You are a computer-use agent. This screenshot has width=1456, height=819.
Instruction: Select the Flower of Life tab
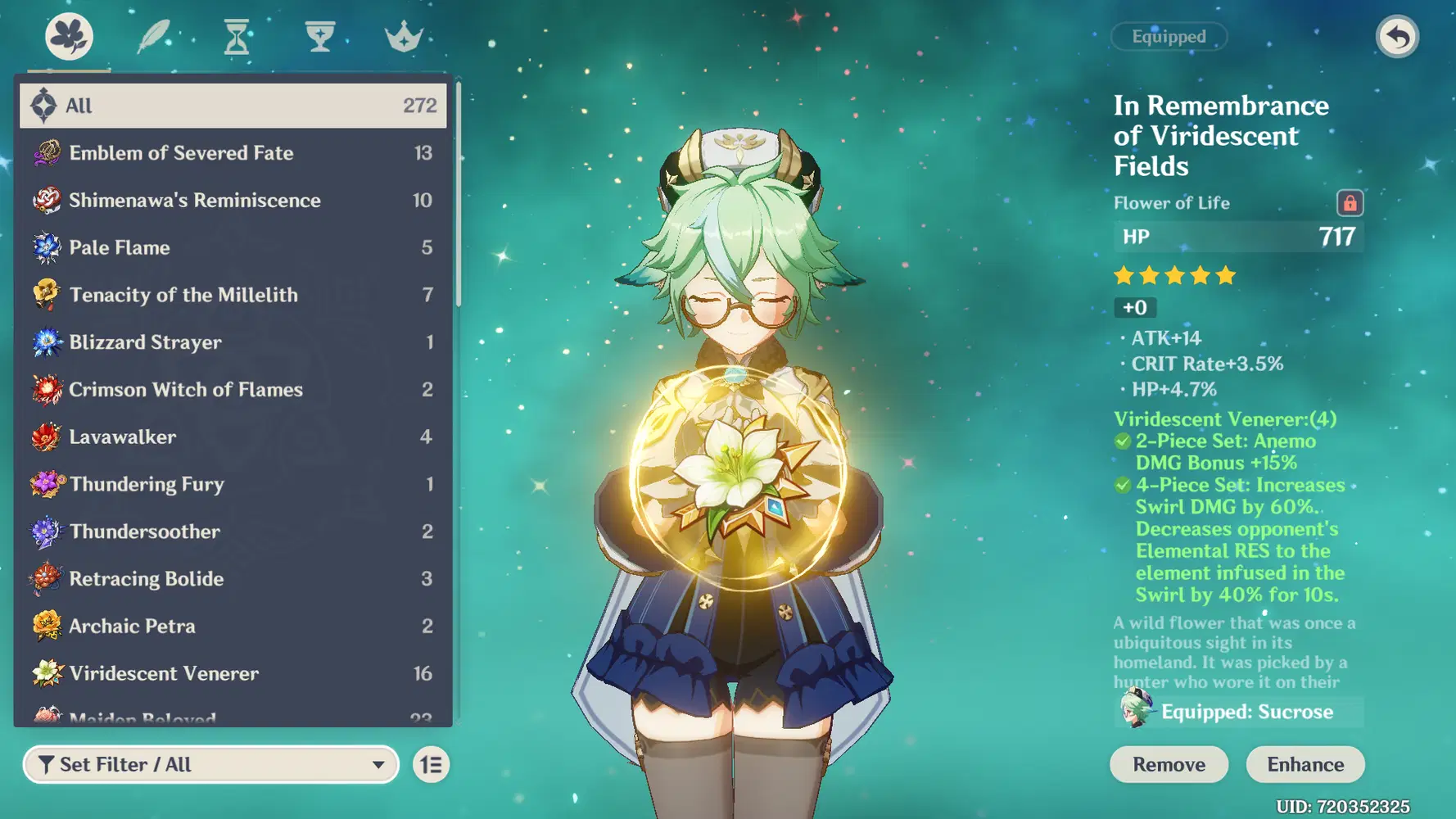point(69,35)
